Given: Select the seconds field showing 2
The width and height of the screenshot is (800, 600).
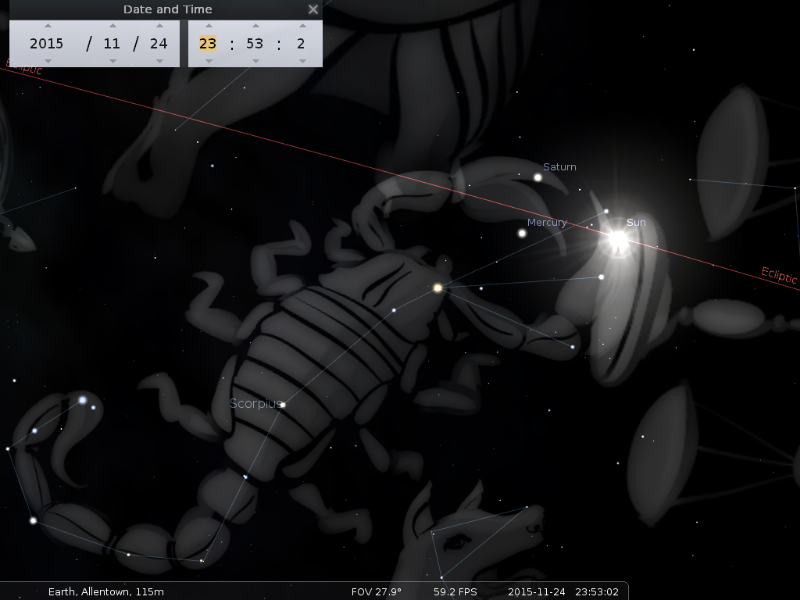Looking at the screenshot, I should (301, 44).
